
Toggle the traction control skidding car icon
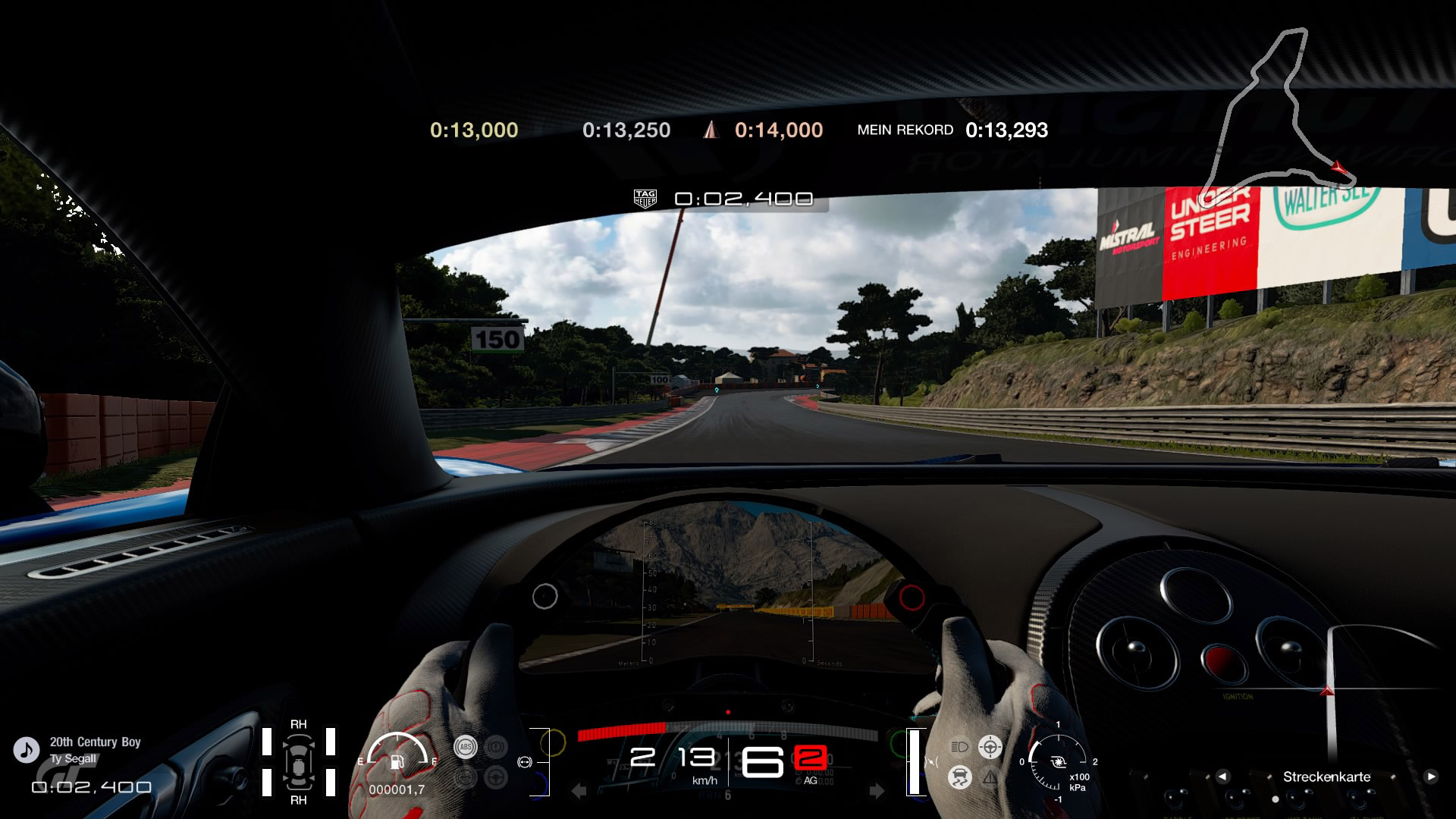[960, 777]
